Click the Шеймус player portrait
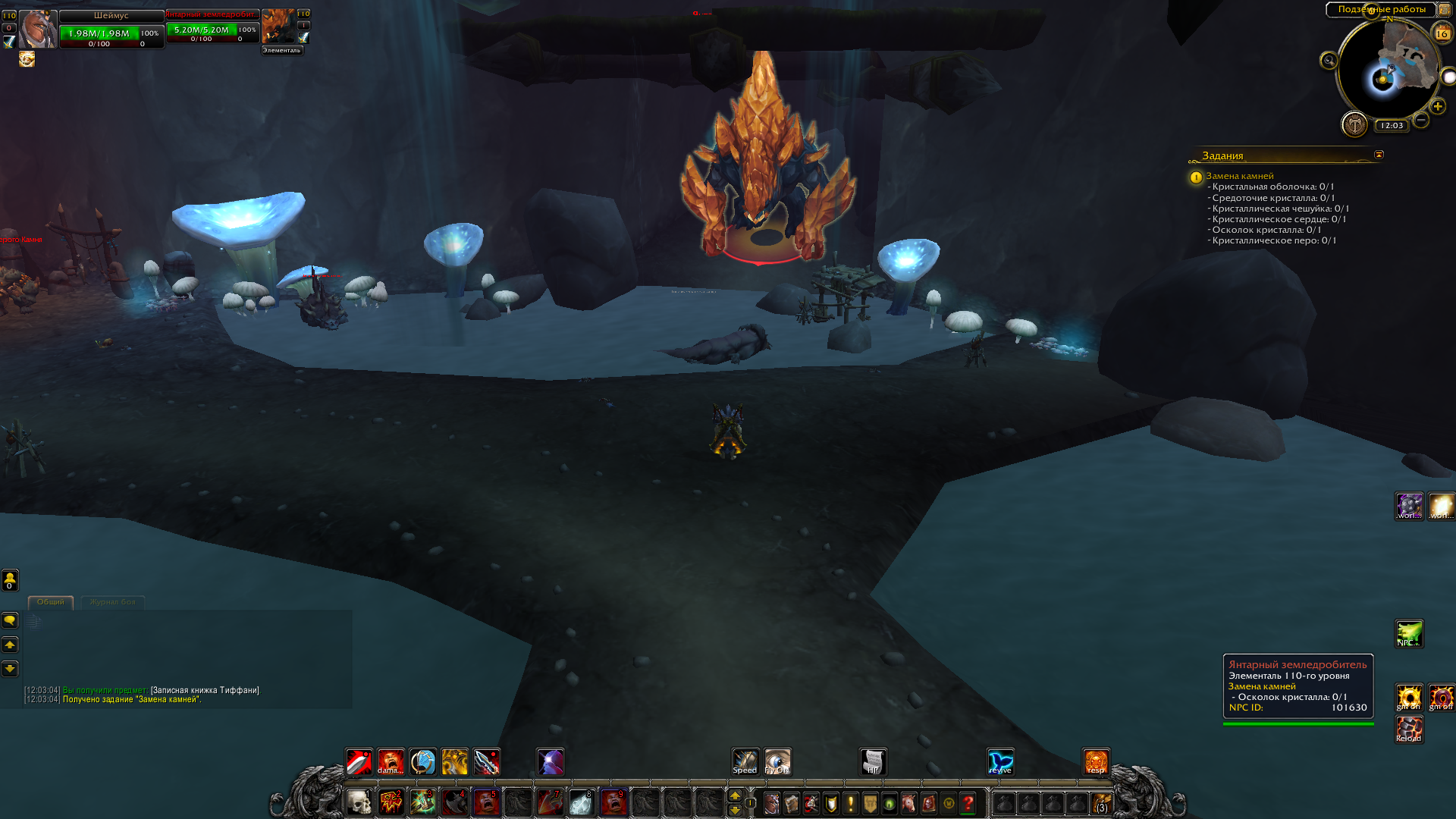 37,30
